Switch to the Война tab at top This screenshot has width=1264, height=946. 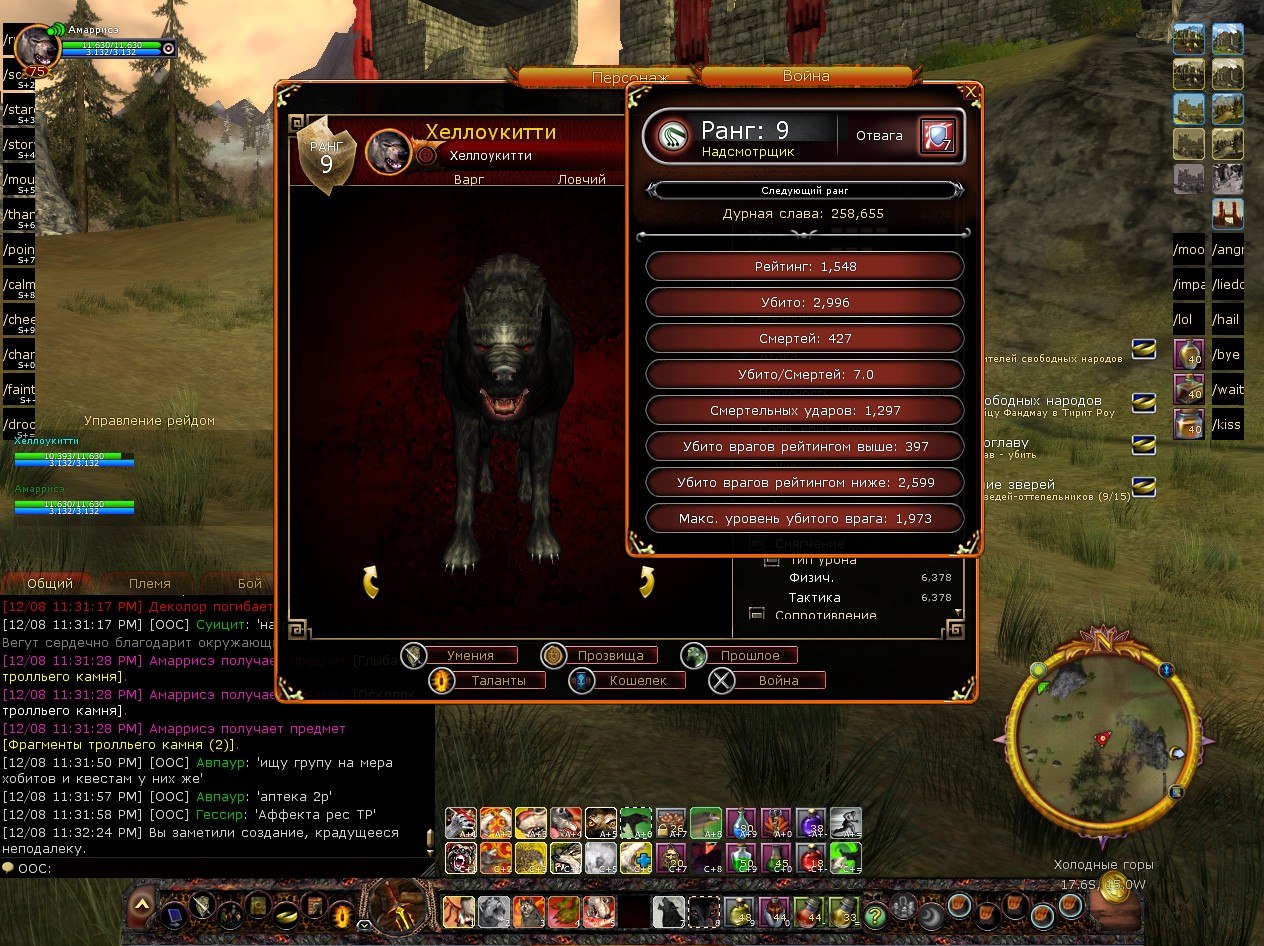click(806, 75)
